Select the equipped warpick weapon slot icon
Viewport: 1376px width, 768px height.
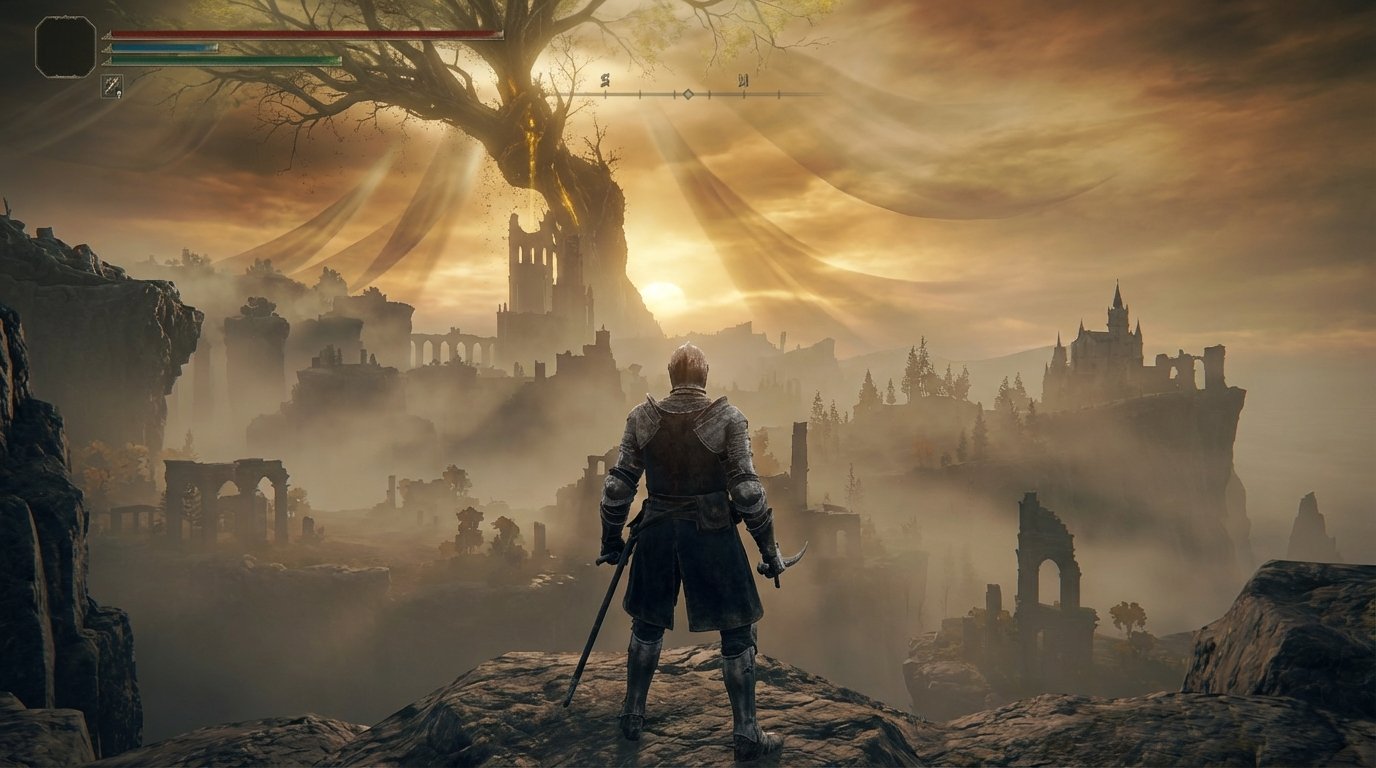click(x=112, y=85)
